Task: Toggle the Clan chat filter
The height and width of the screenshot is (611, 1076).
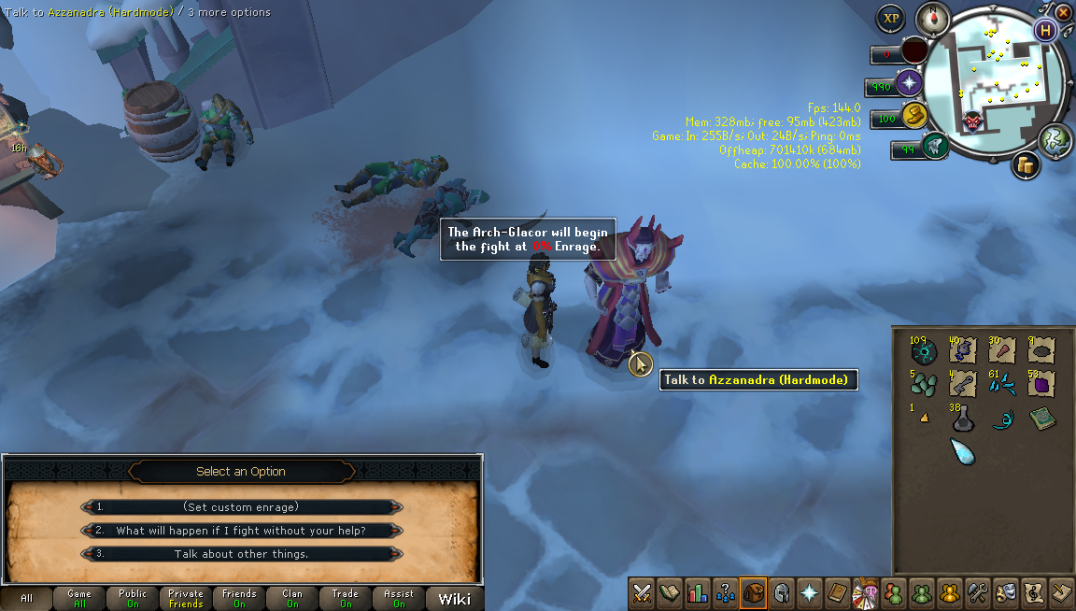Action: (x=292, y=598)
